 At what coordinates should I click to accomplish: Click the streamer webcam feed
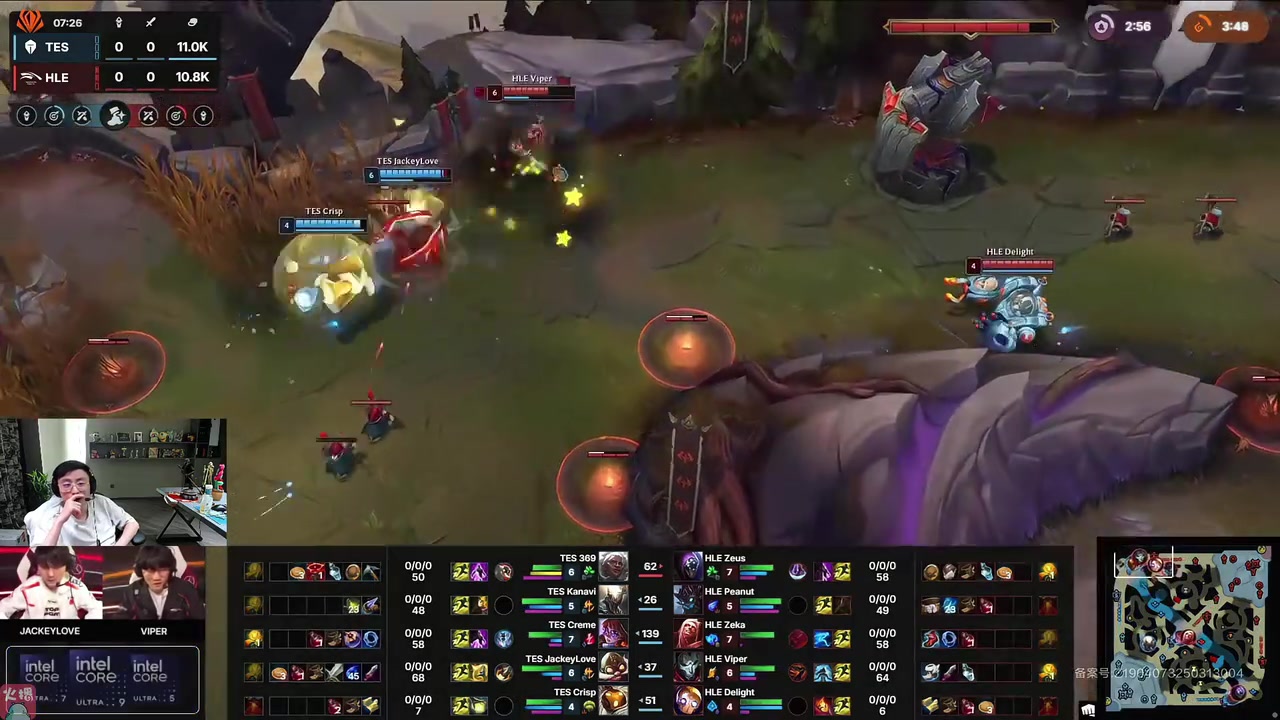pyautogui.click(x=113, y=482)
